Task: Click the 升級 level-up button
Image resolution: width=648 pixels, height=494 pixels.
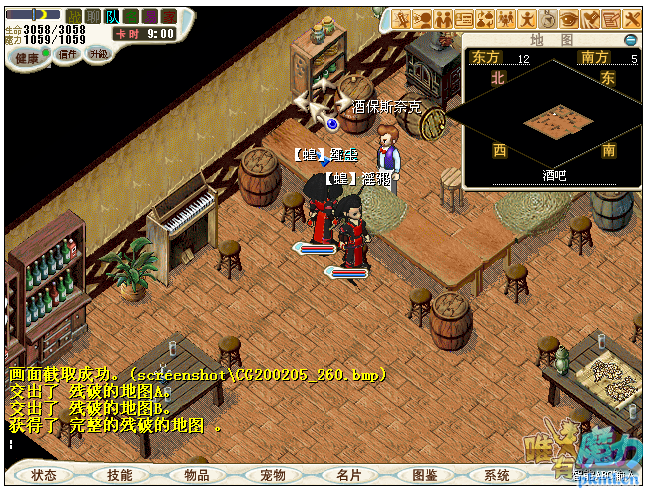Action: pos(98,54)
